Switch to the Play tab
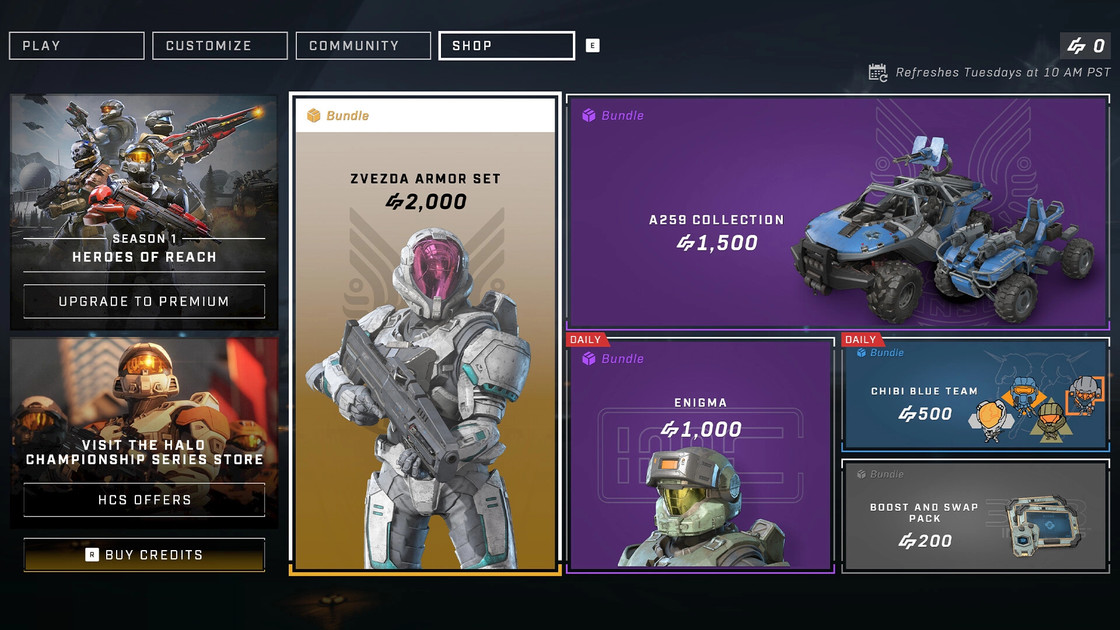 coord(77,46)
